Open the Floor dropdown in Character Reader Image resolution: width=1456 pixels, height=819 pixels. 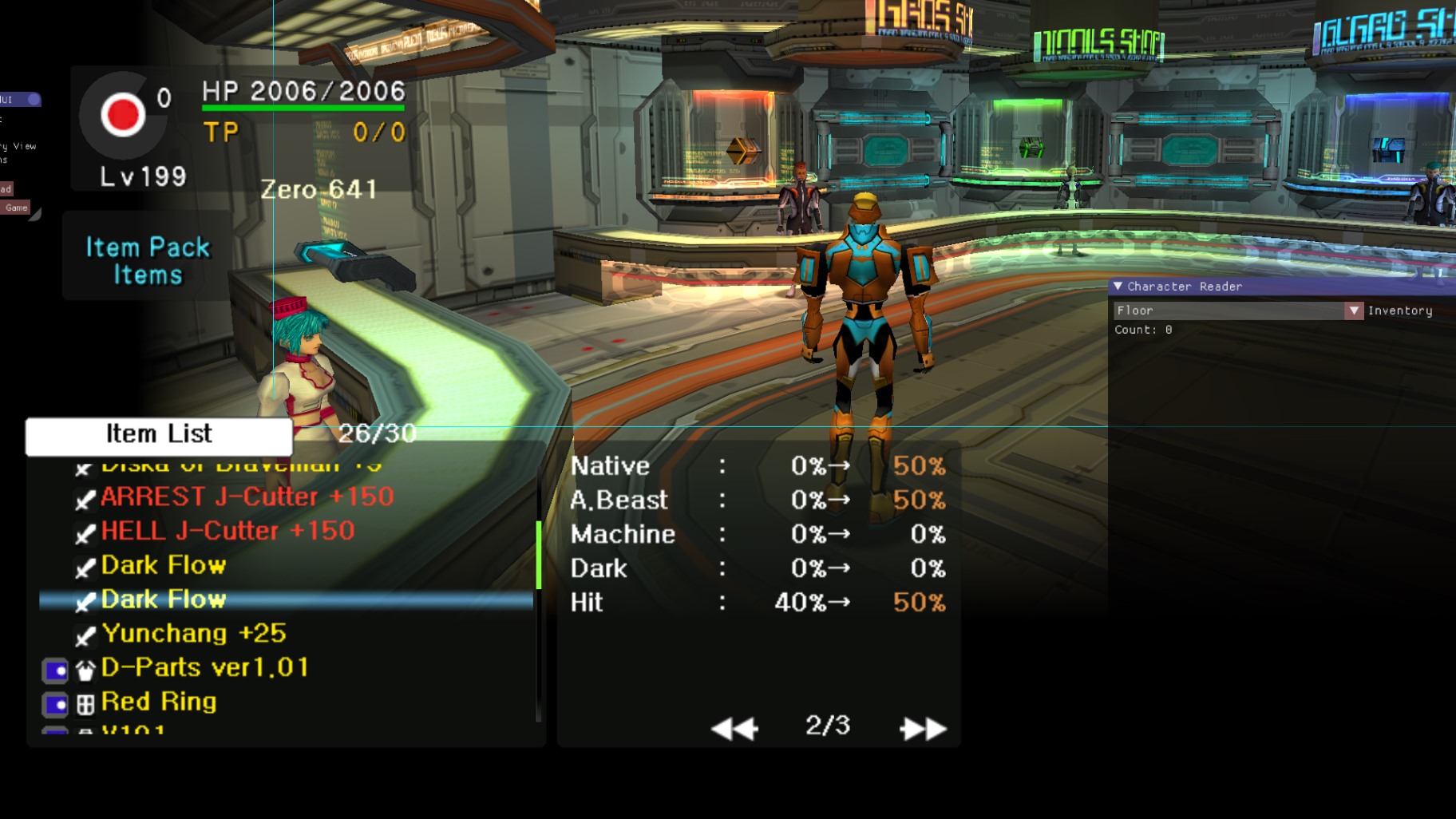(x=1353, y=311)
